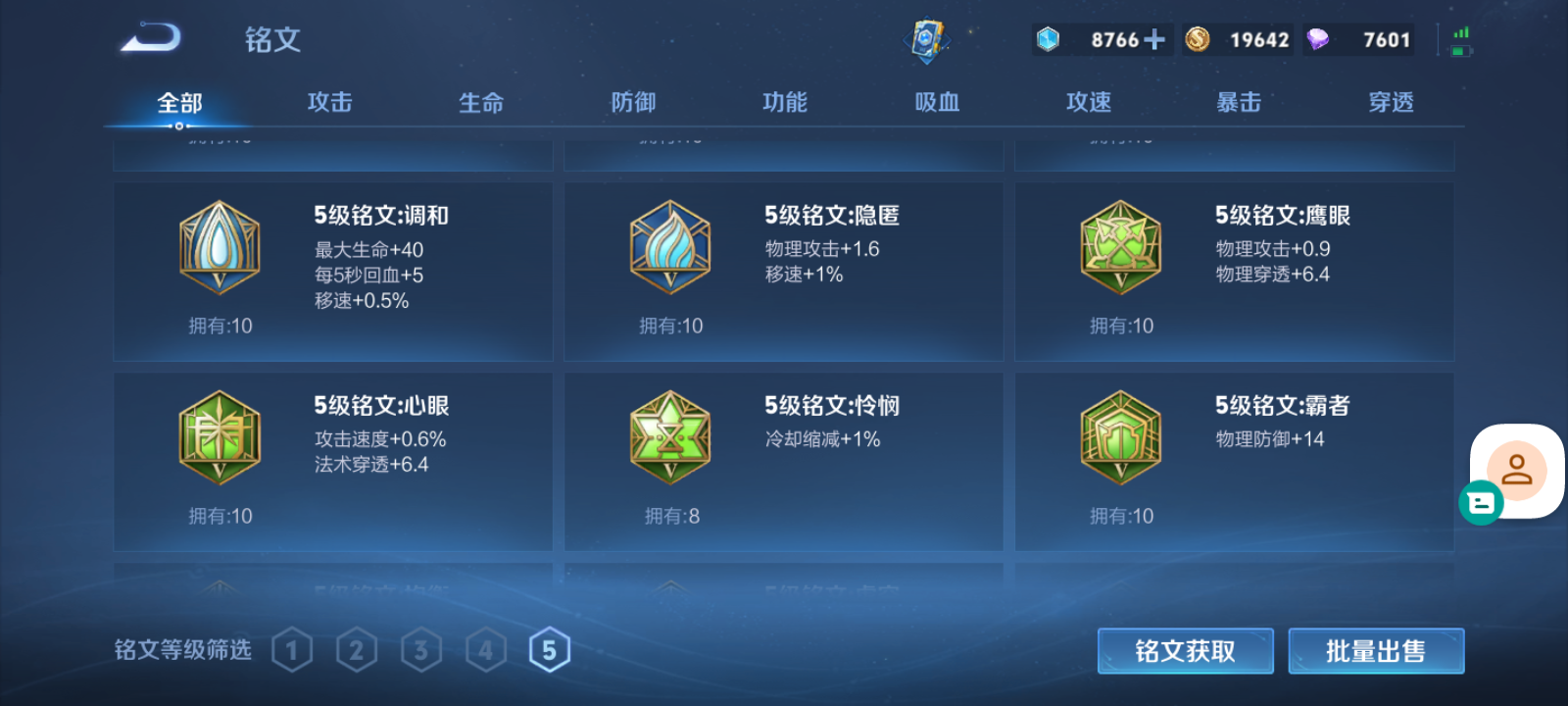Image resolution: width=1568 pixels, height=706 pixels.
Task: Switch to the 攻击 tab
Action: pyautogui.click(x=328, y=101)
